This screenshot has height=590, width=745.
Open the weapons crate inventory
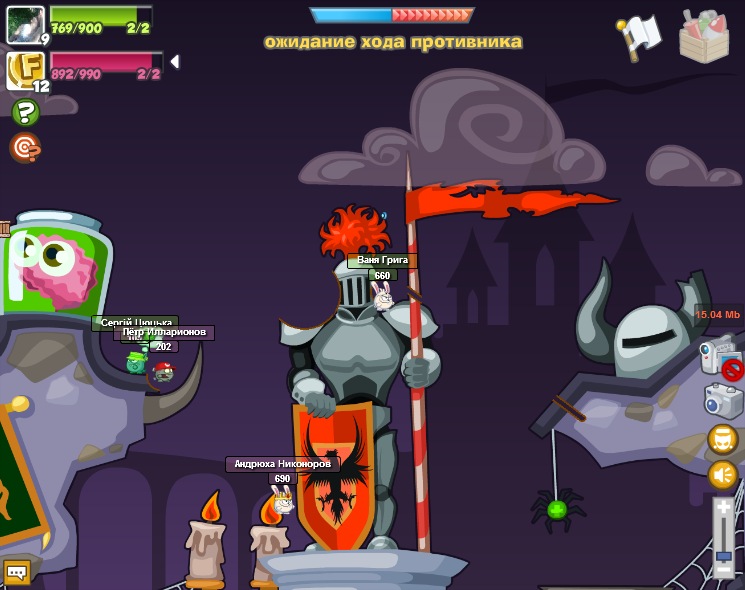[x=704, y=38]
